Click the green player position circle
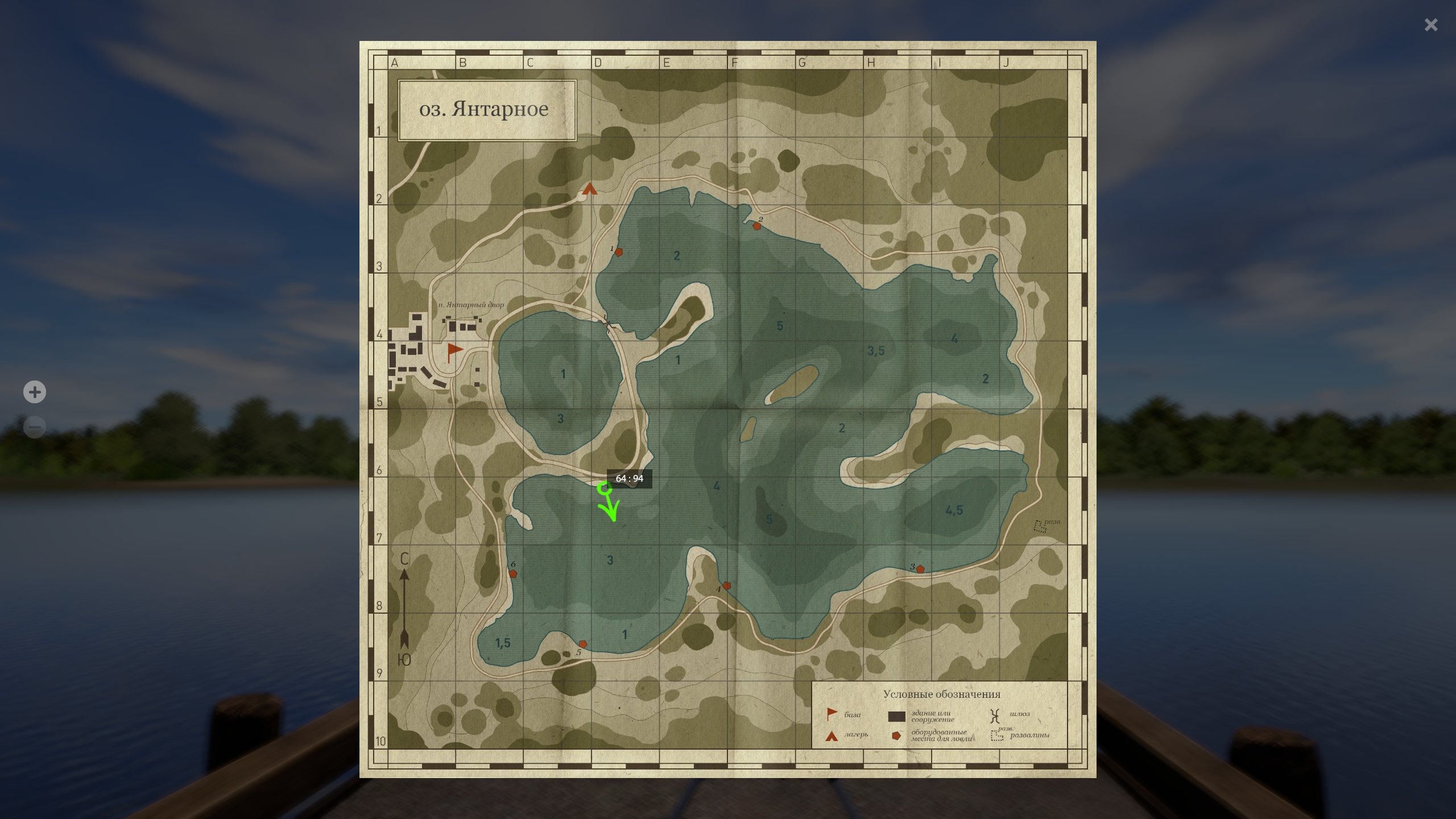Viewport: 1456px width, 819px height. pyautogui.click(x=604, y=488)
